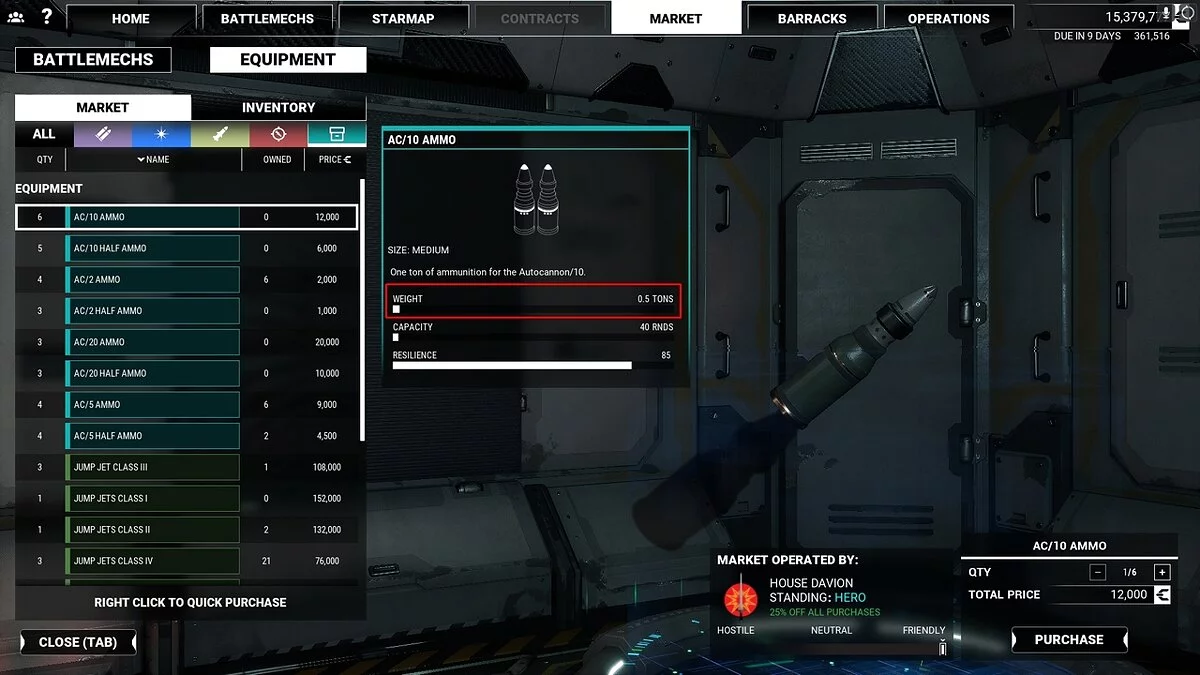Open the Starmap tab
This screenshot has width=1200, height=675.
[401, 18]
